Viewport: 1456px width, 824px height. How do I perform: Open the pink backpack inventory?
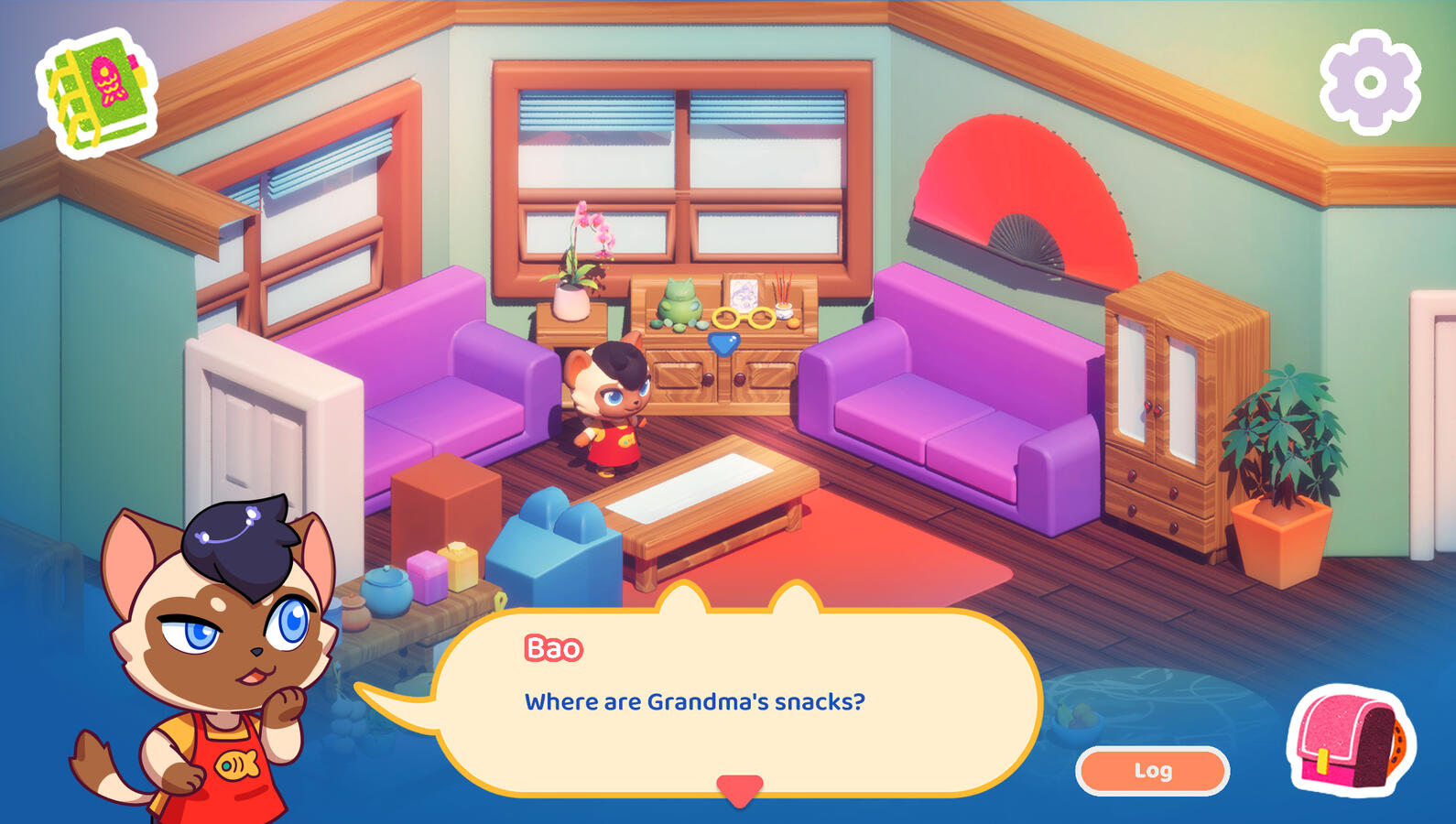tap(1351, 742)
